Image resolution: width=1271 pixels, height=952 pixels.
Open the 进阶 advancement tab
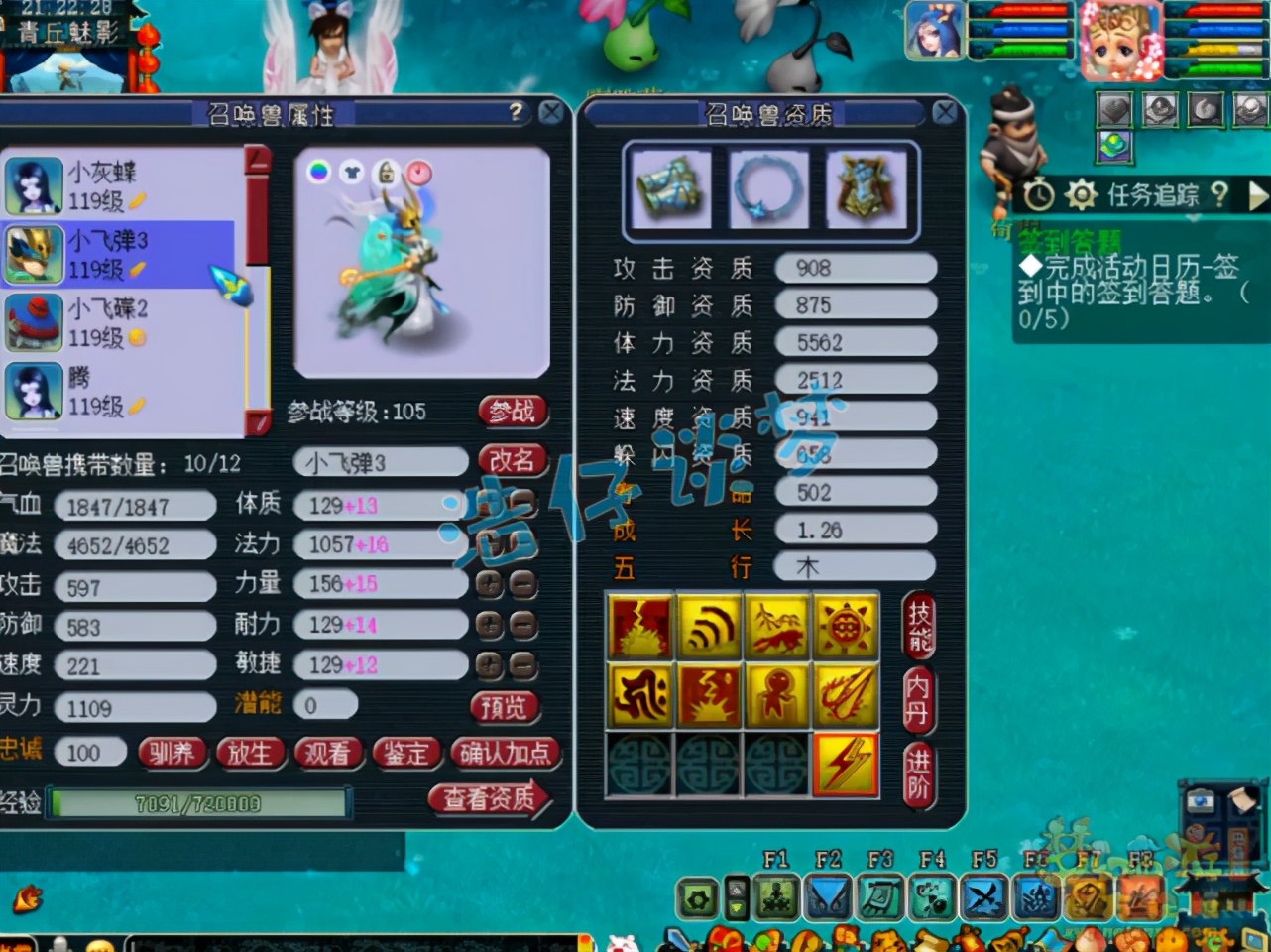(x=918, y=773)
